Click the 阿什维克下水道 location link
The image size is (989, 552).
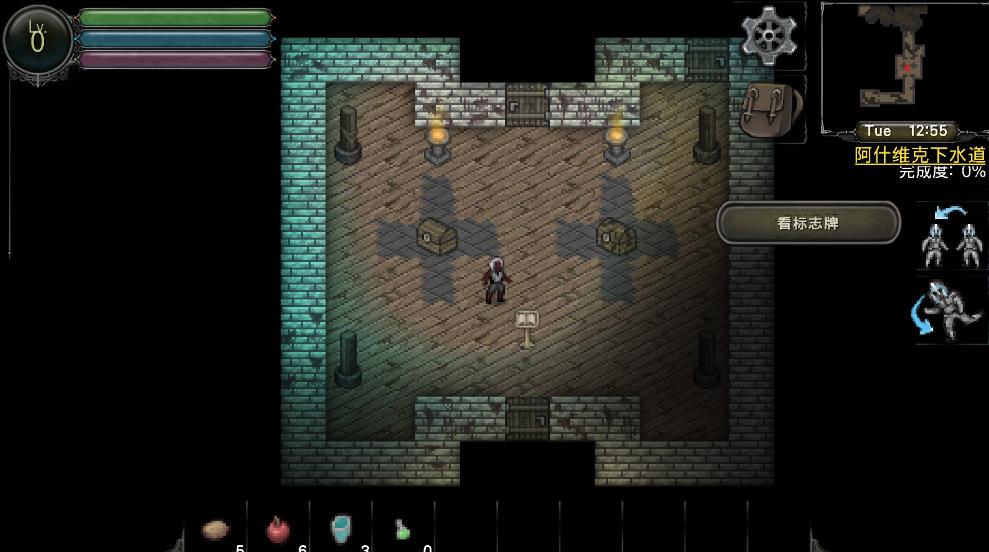pos(920,155)
